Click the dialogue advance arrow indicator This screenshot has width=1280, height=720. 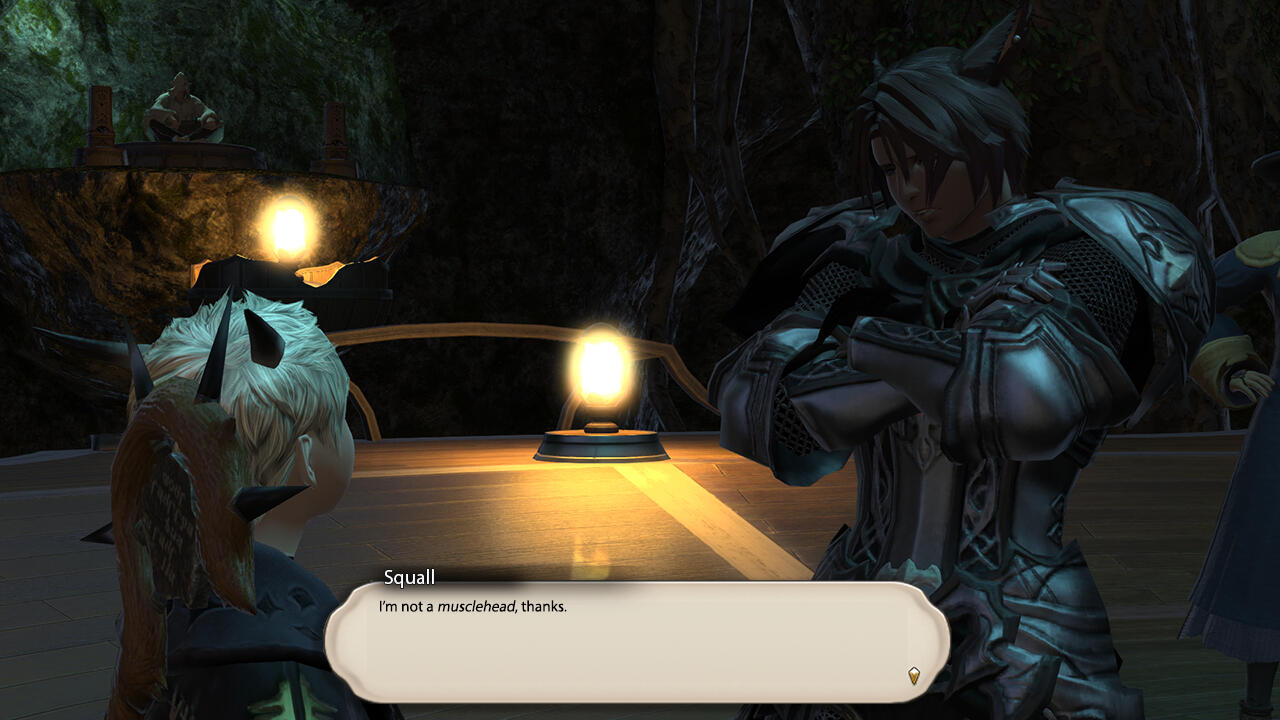[x=913, y=676]
